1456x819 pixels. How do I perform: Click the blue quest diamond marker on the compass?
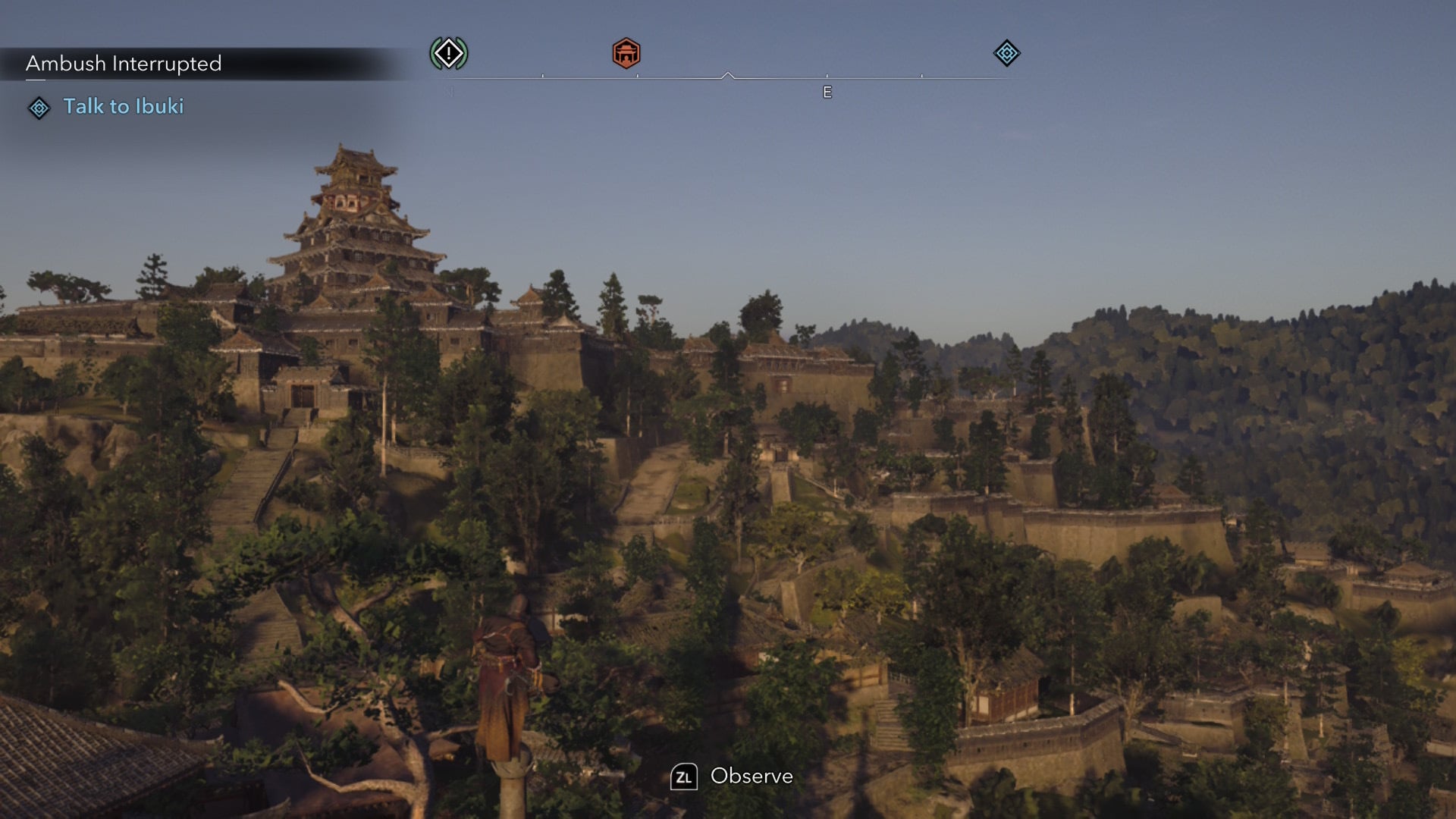tap(1006, 54)
